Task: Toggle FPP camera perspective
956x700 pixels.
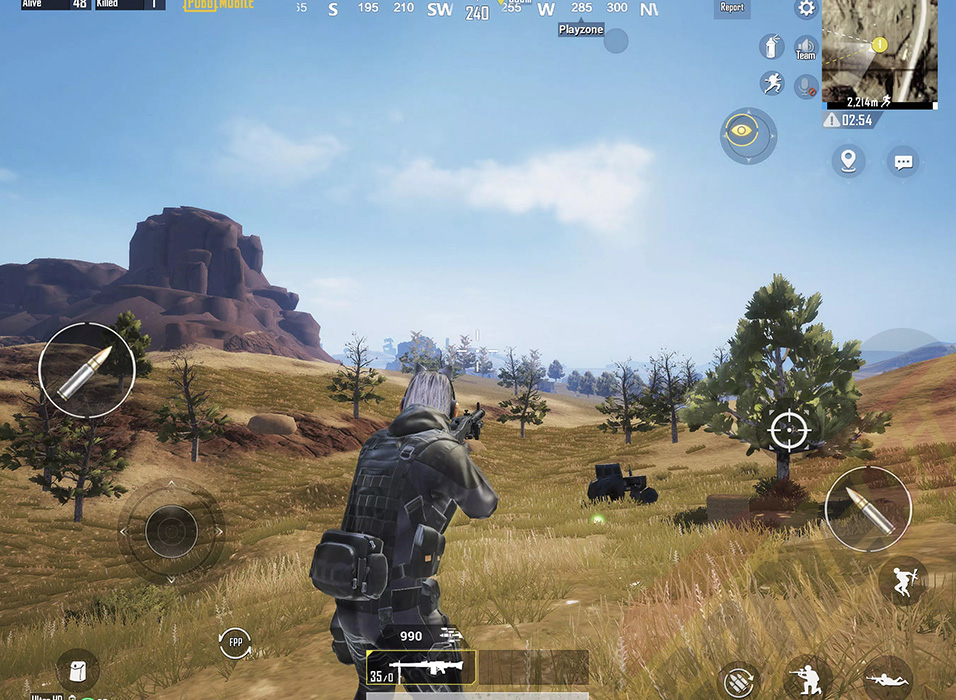Action: click(236, 642)
